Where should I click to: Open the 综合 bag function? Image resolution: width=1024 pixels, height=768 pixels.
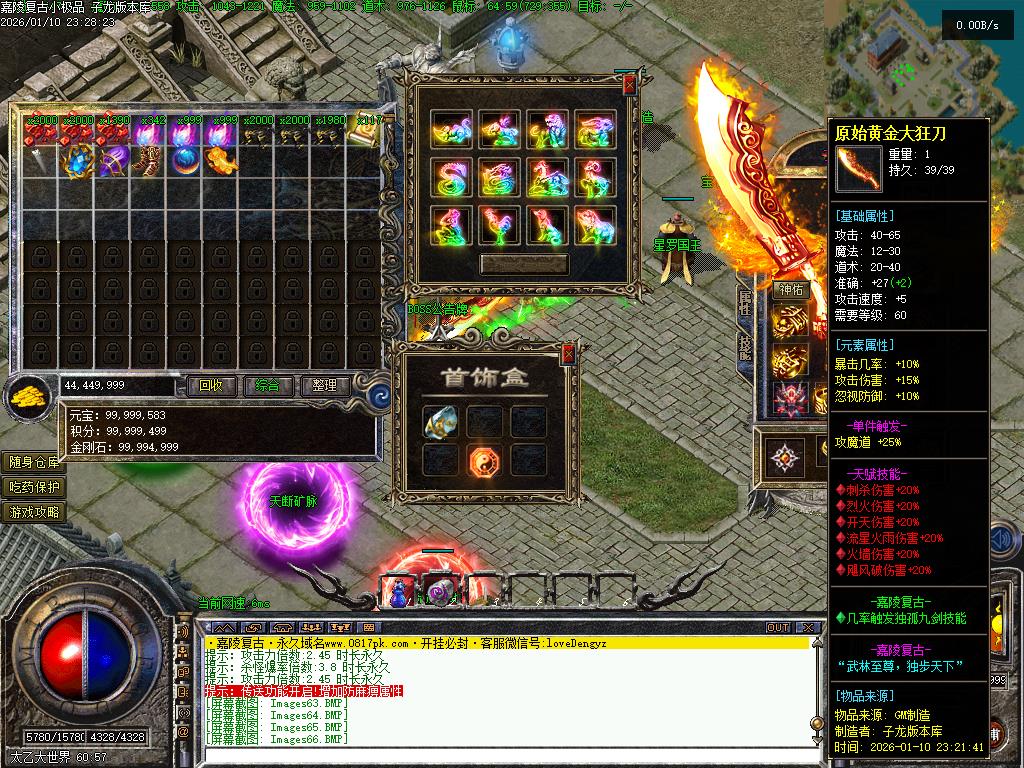[x=268, y=385]
